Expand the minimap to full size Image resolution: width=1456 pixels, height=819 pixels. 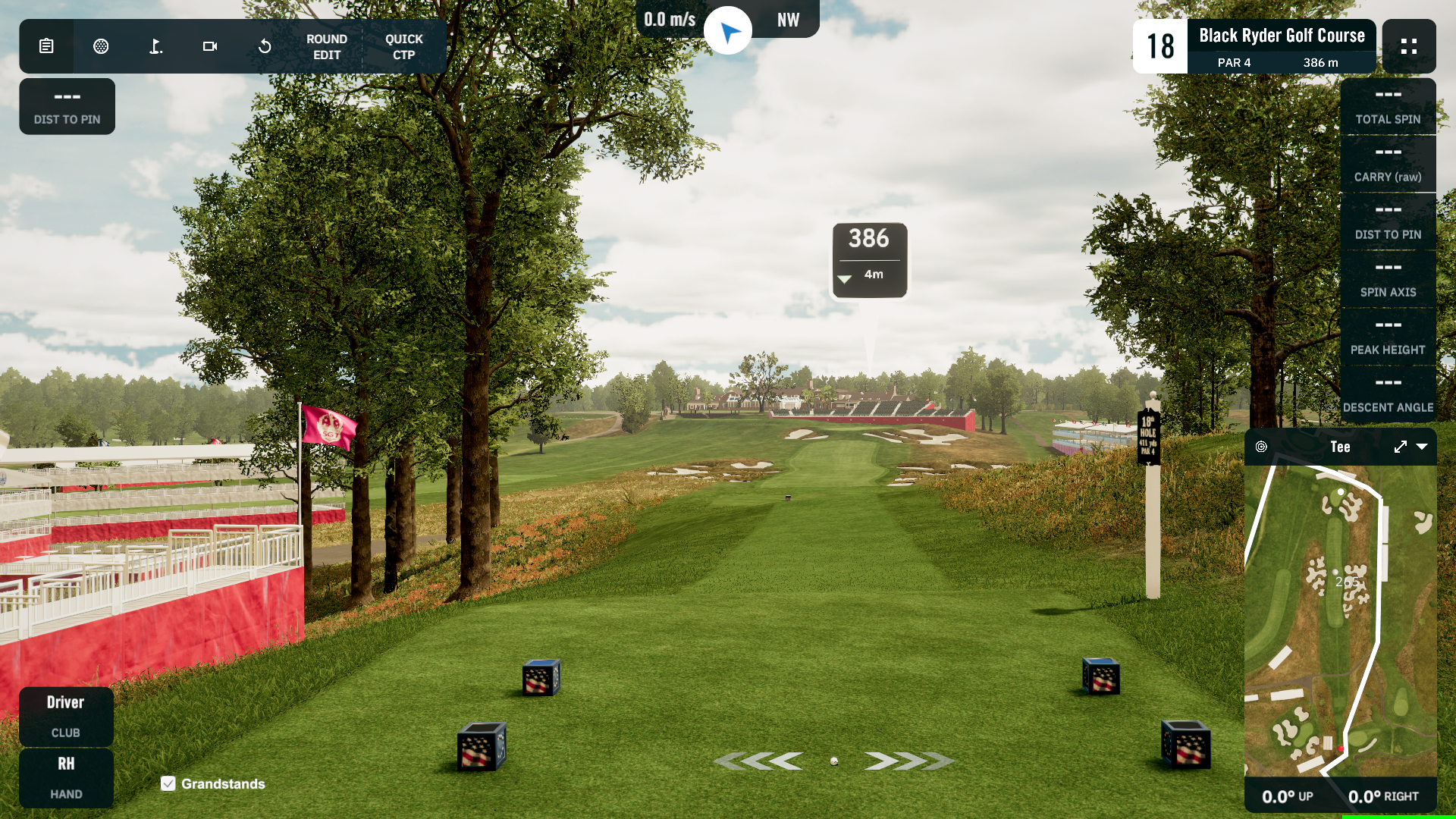click(1400, 447)
